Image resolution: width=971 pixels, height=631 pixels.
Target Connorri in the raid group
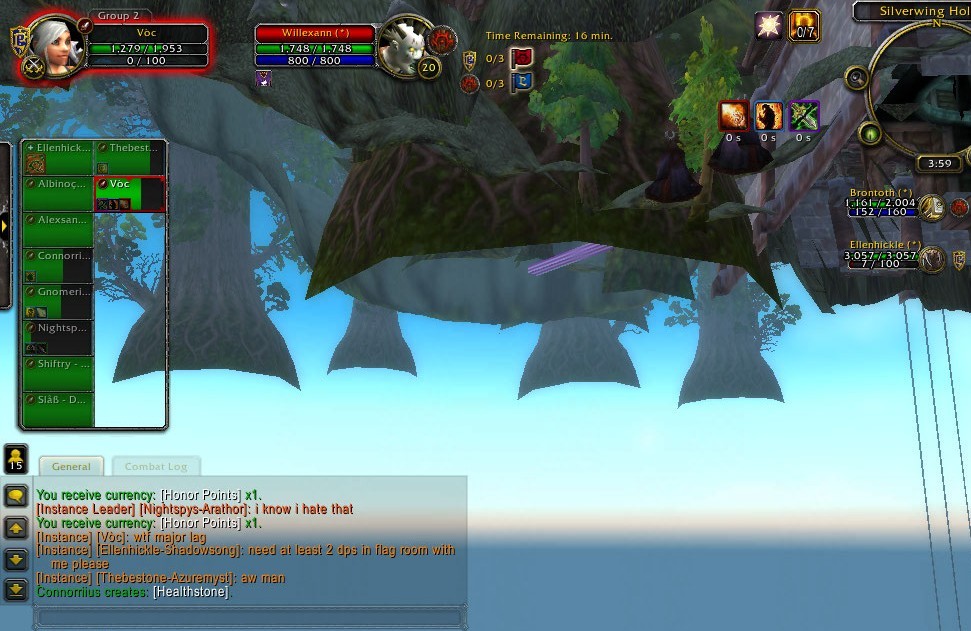(x=58, y=265)
